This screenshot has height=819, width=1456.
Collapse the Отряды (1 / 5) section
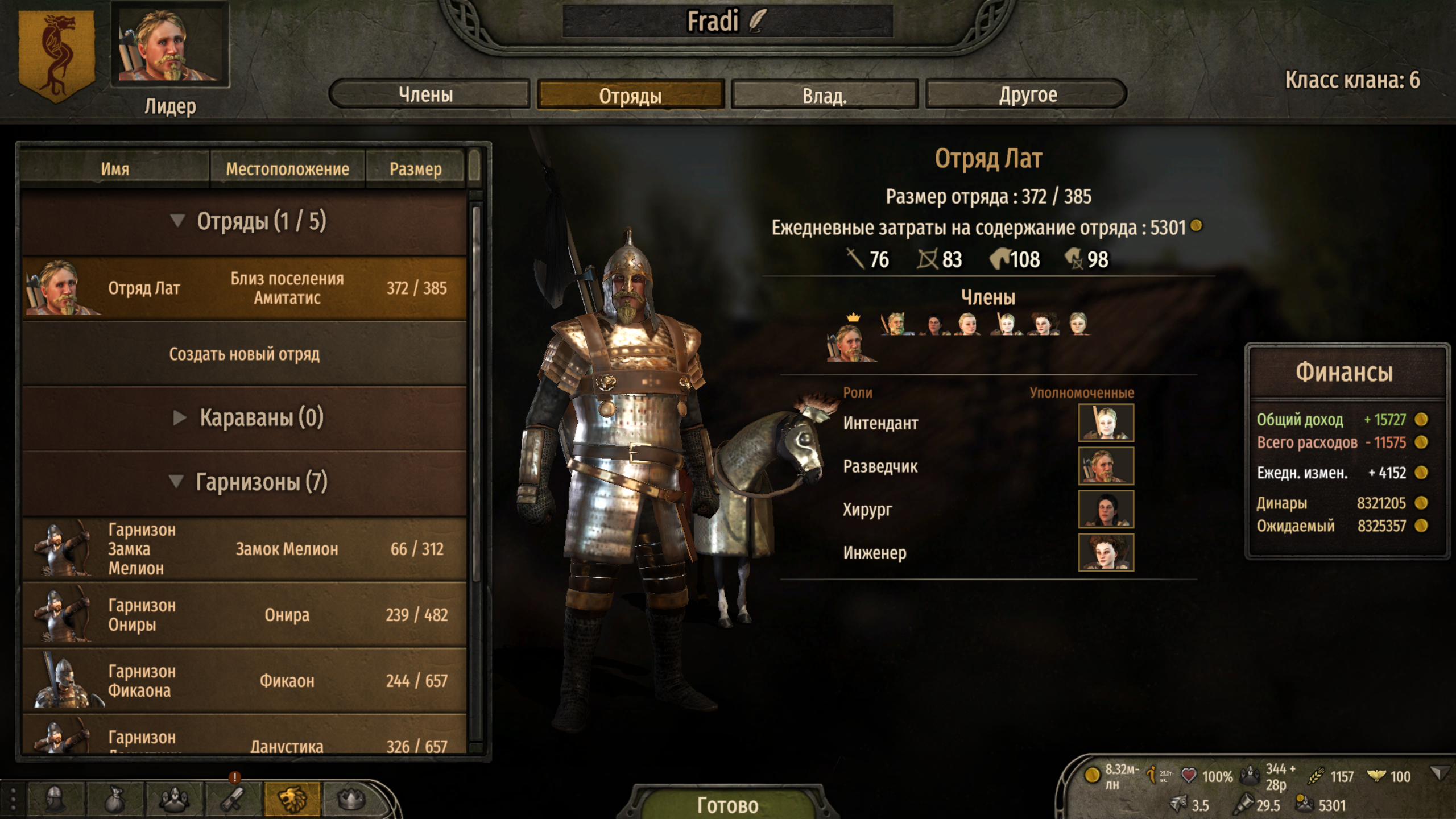tap(178, 221)
